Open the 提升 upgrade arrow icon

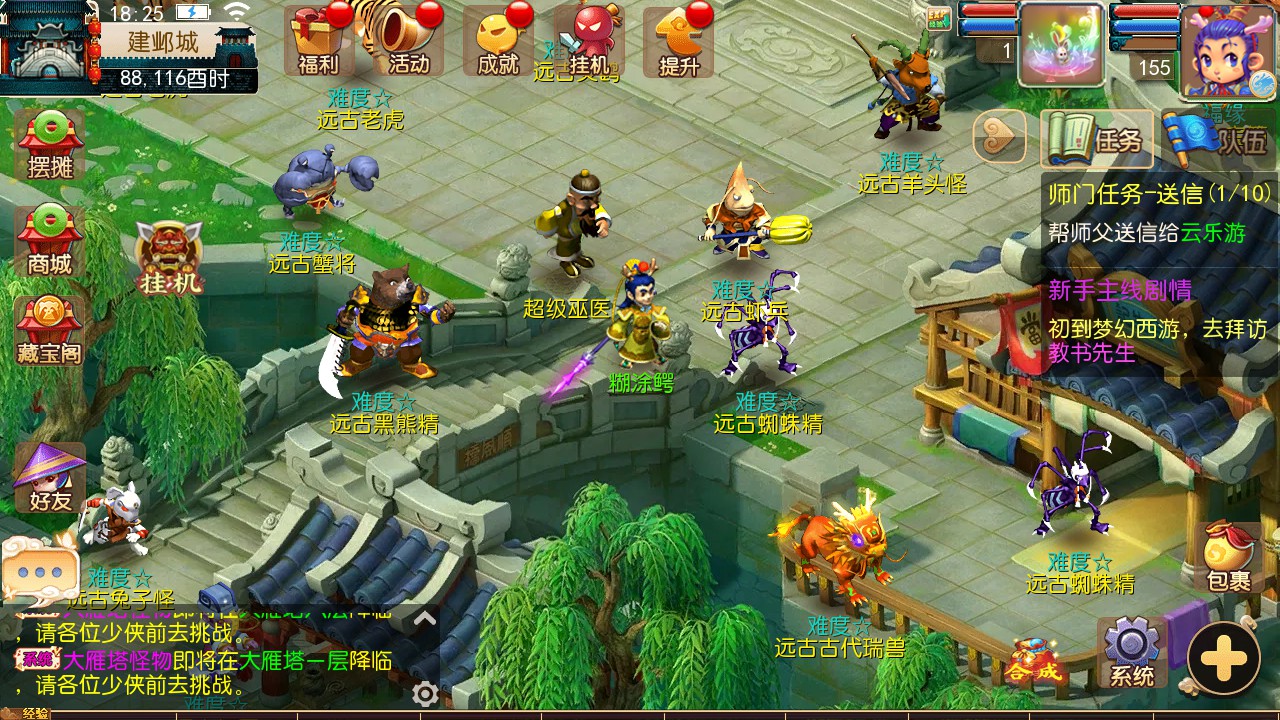(678, 41)
